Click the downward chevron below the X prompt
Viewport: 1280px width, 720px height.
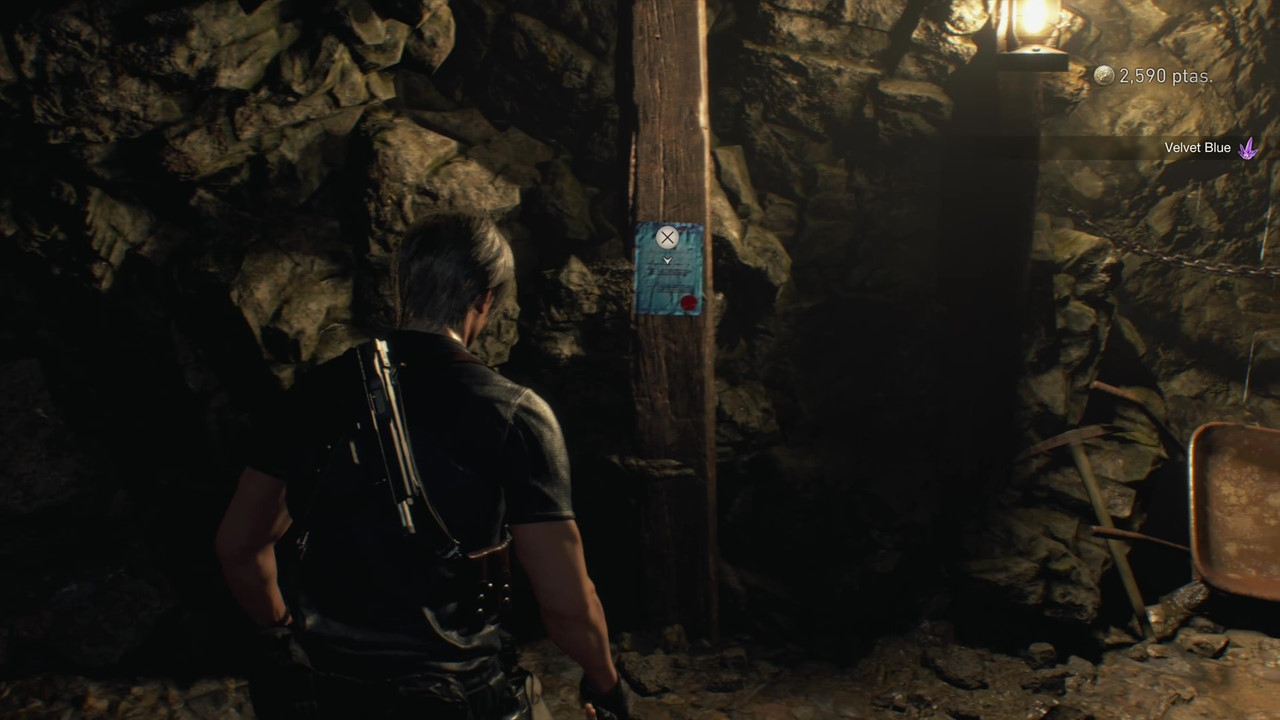click(x=665, y=259)
